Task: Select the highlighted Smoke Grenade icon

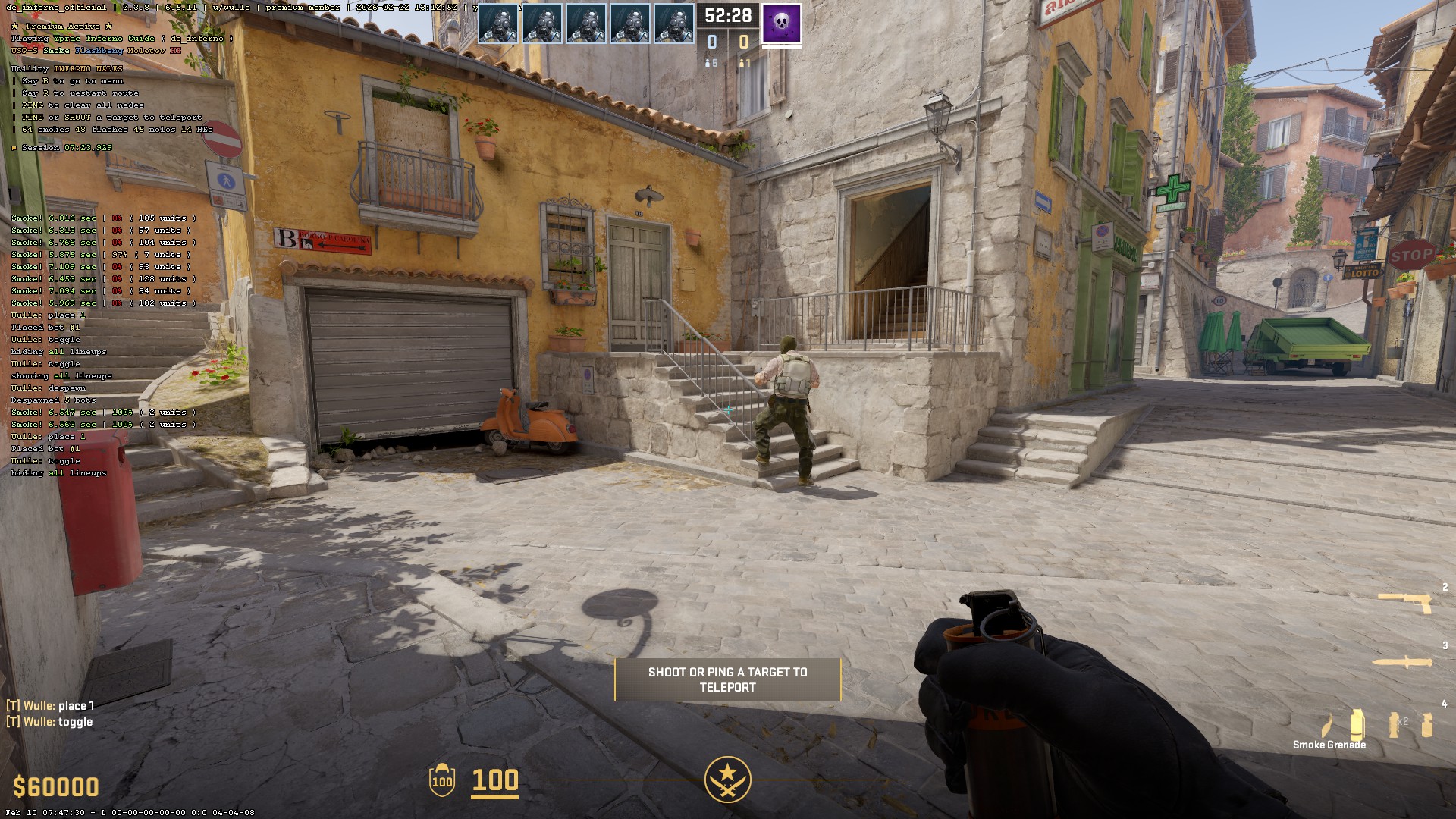Action: tap(1357, 724)
